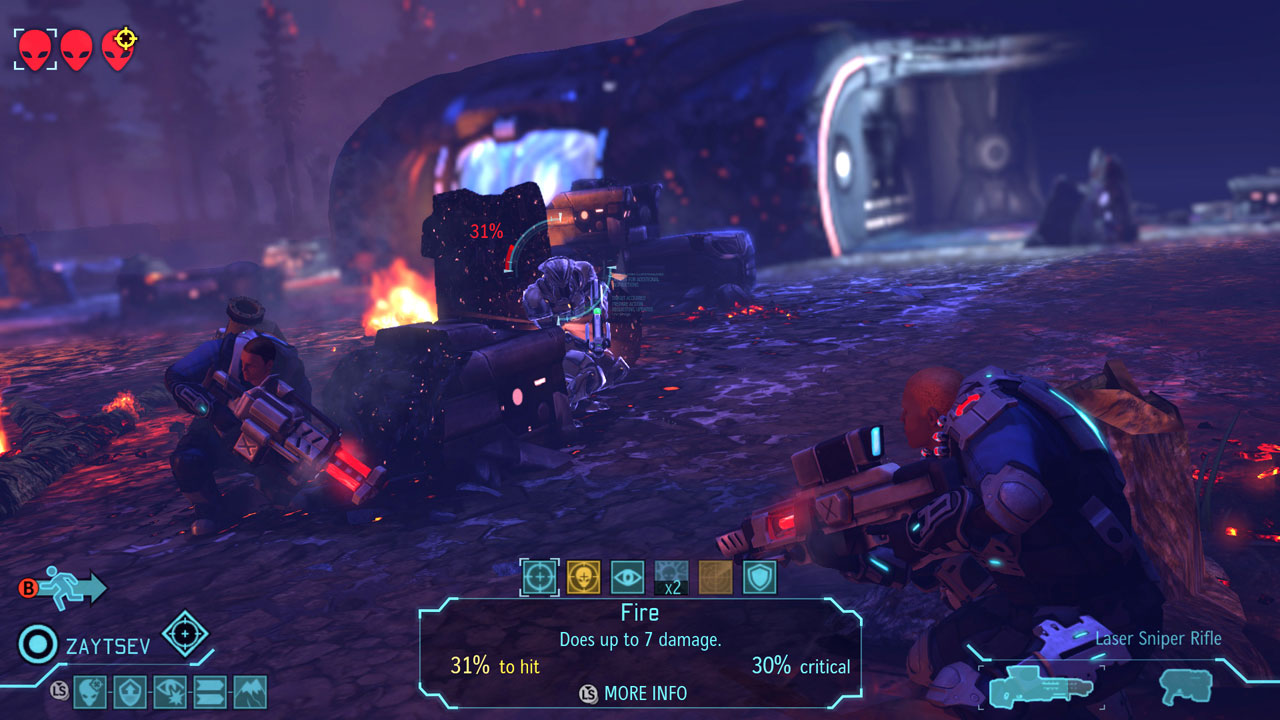Show the shield with up-arrow perk

tap(130, 691)
